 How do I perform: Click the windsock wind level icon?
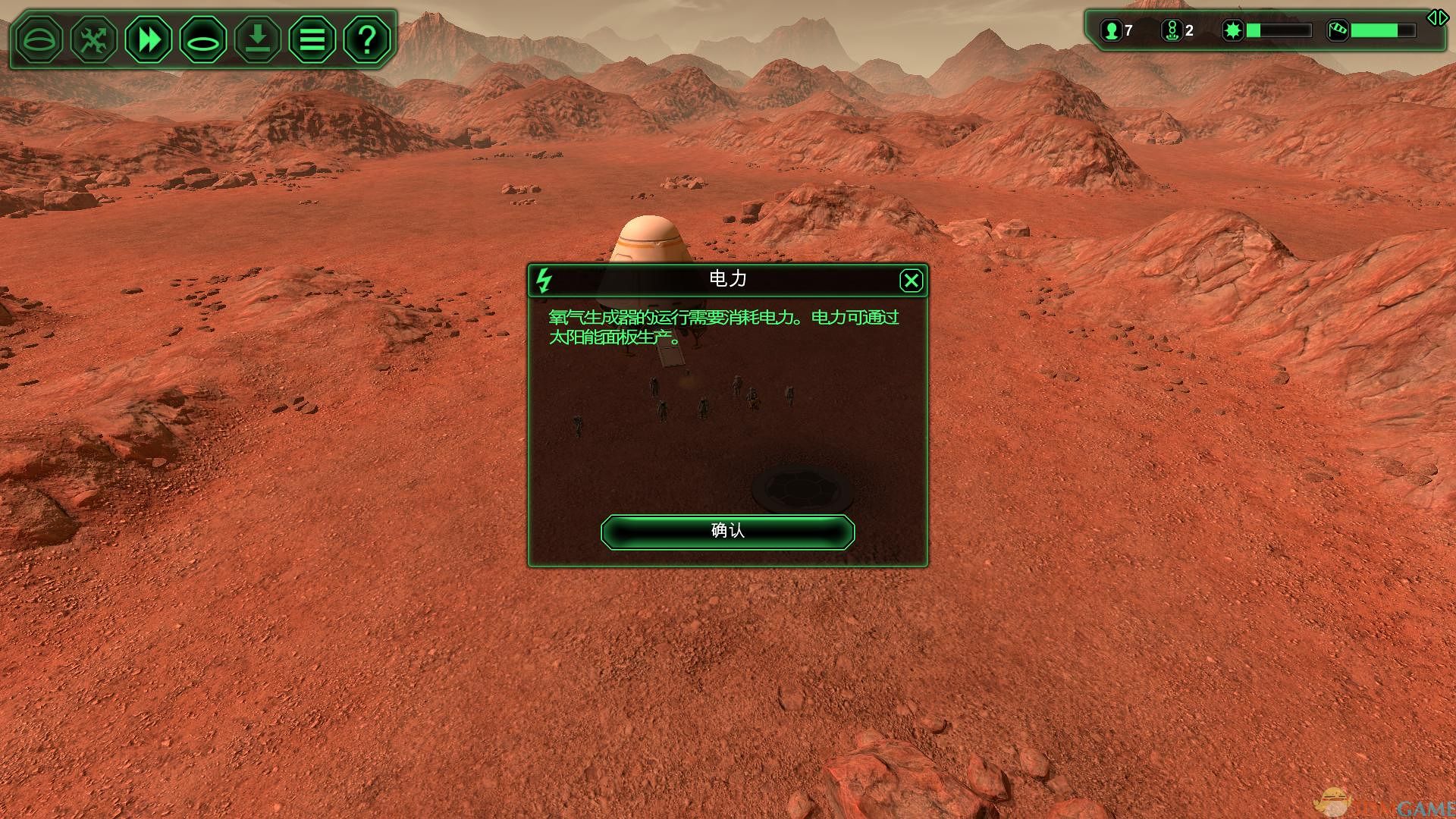tap(1338, 30)
